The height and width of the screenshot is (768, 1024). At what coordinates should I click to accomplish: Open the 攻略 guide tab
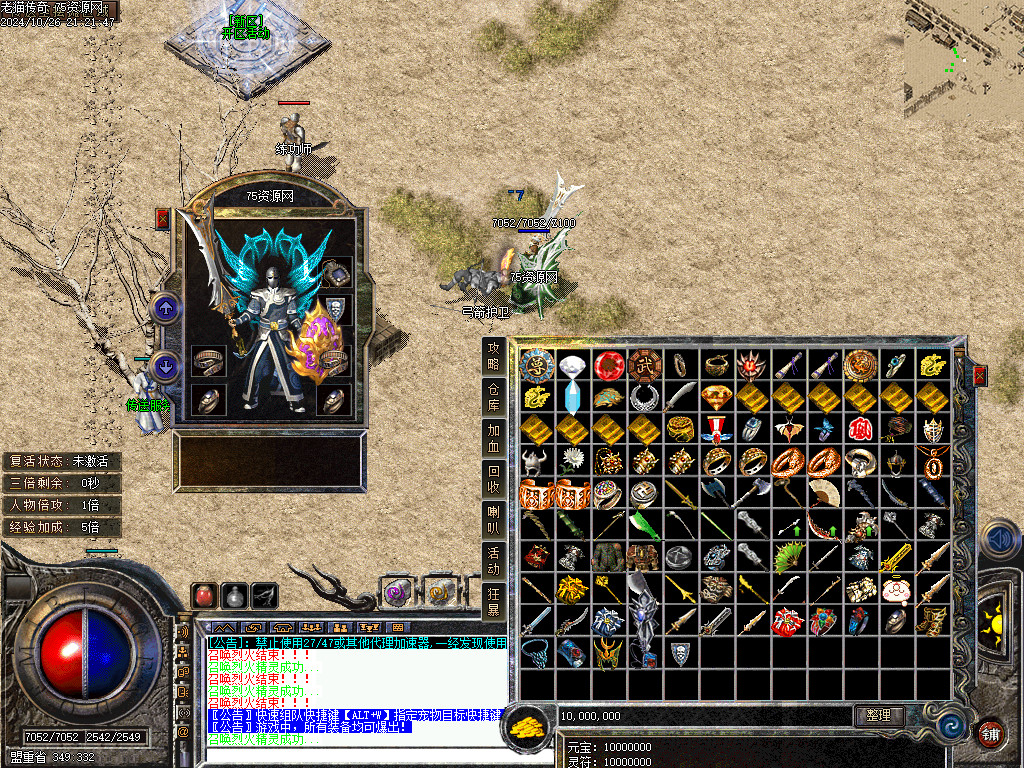pyautogui.click(x=493, y=355)
